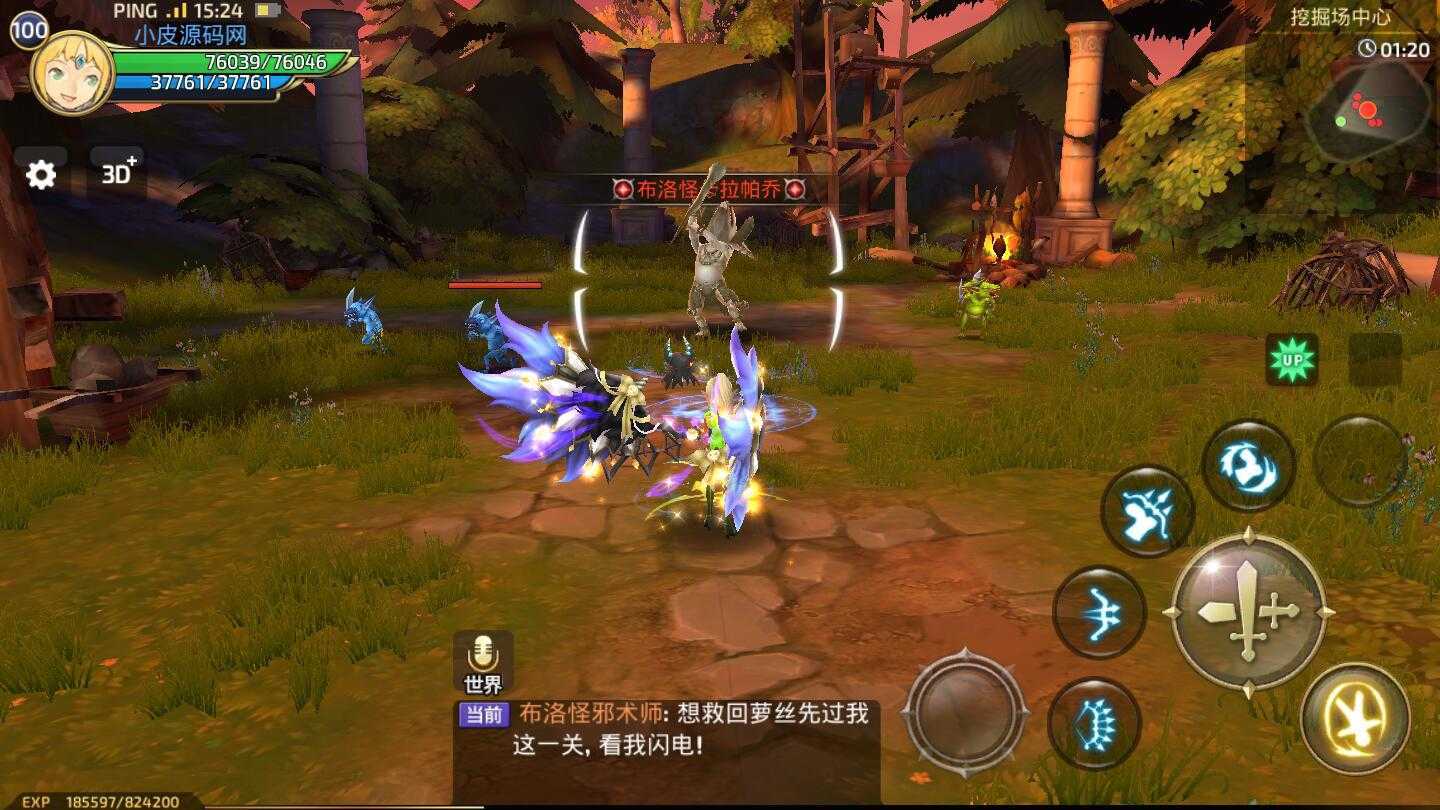Viewport: 1440px width, 810px height.
Task: Use the lightning arrow volley skill
Action: (x=1148, y=512)
